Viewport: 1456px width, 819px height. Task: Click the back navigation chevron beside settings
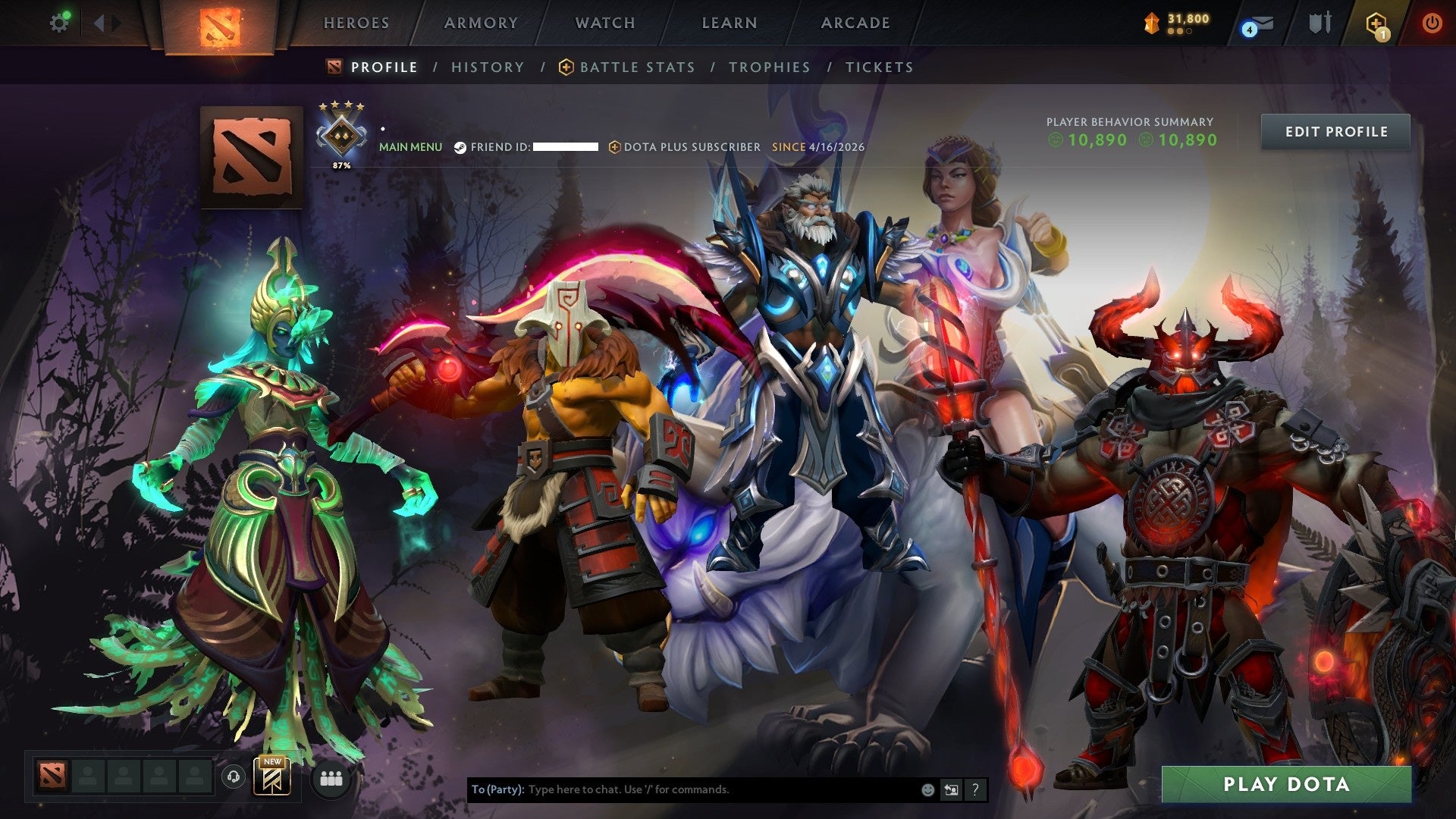pyautogui.click(x=99, y=22)
